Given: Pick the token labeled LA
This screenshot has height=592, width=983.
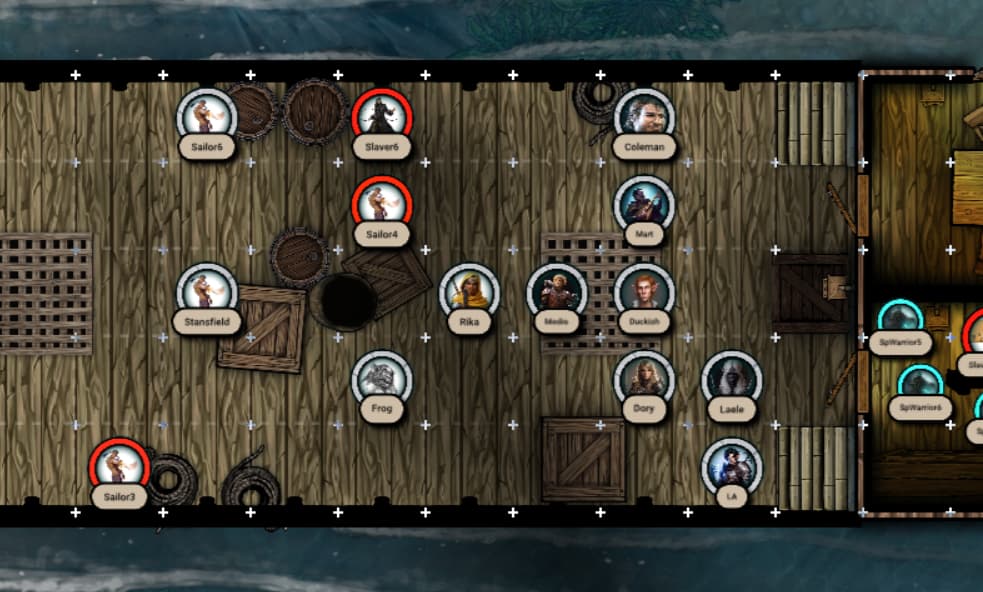Looking at the screenshot, I should click(x=732, y=467).
